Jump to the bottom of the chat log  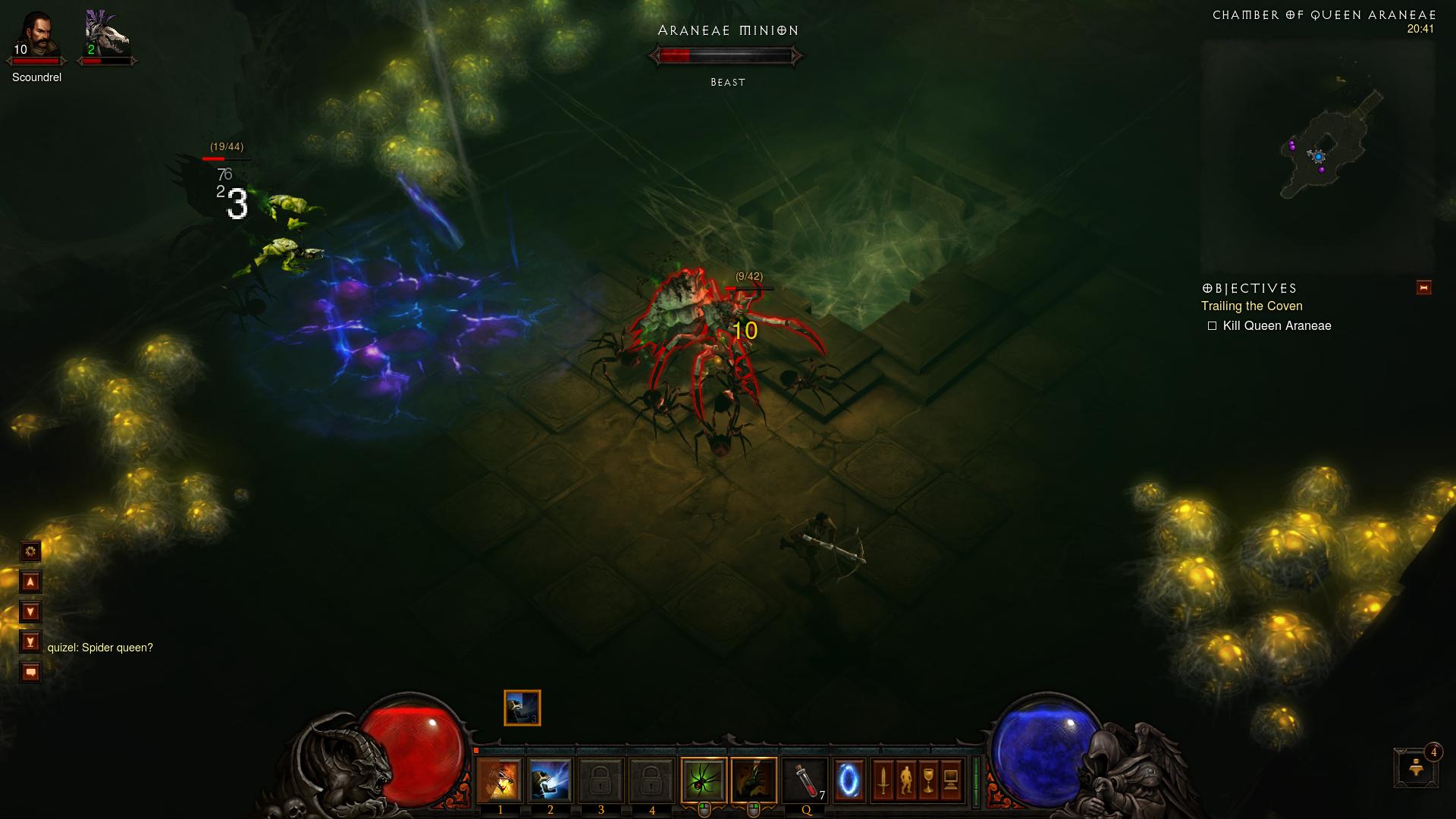pos(30,642)
